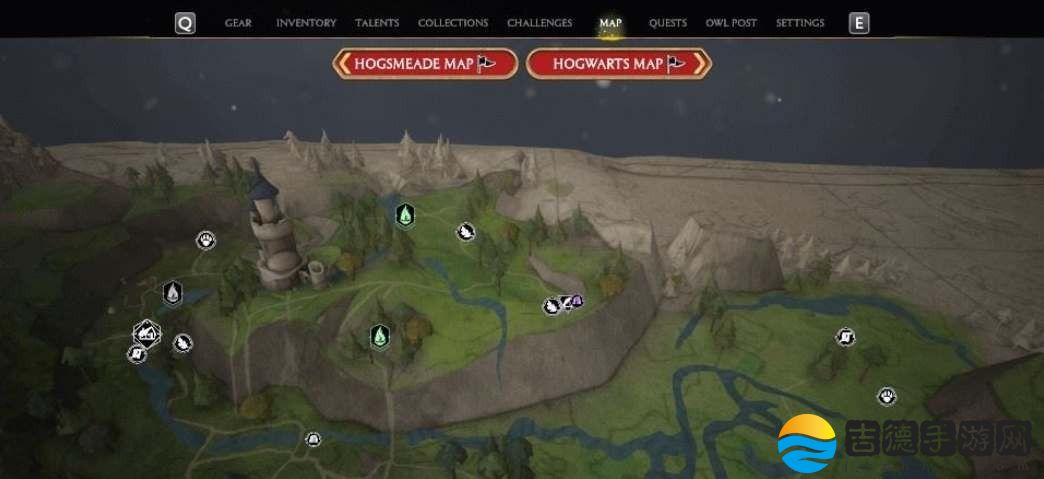The image size is (1044, 479).
Task: Select the Map tab
Action: point(610,23)
